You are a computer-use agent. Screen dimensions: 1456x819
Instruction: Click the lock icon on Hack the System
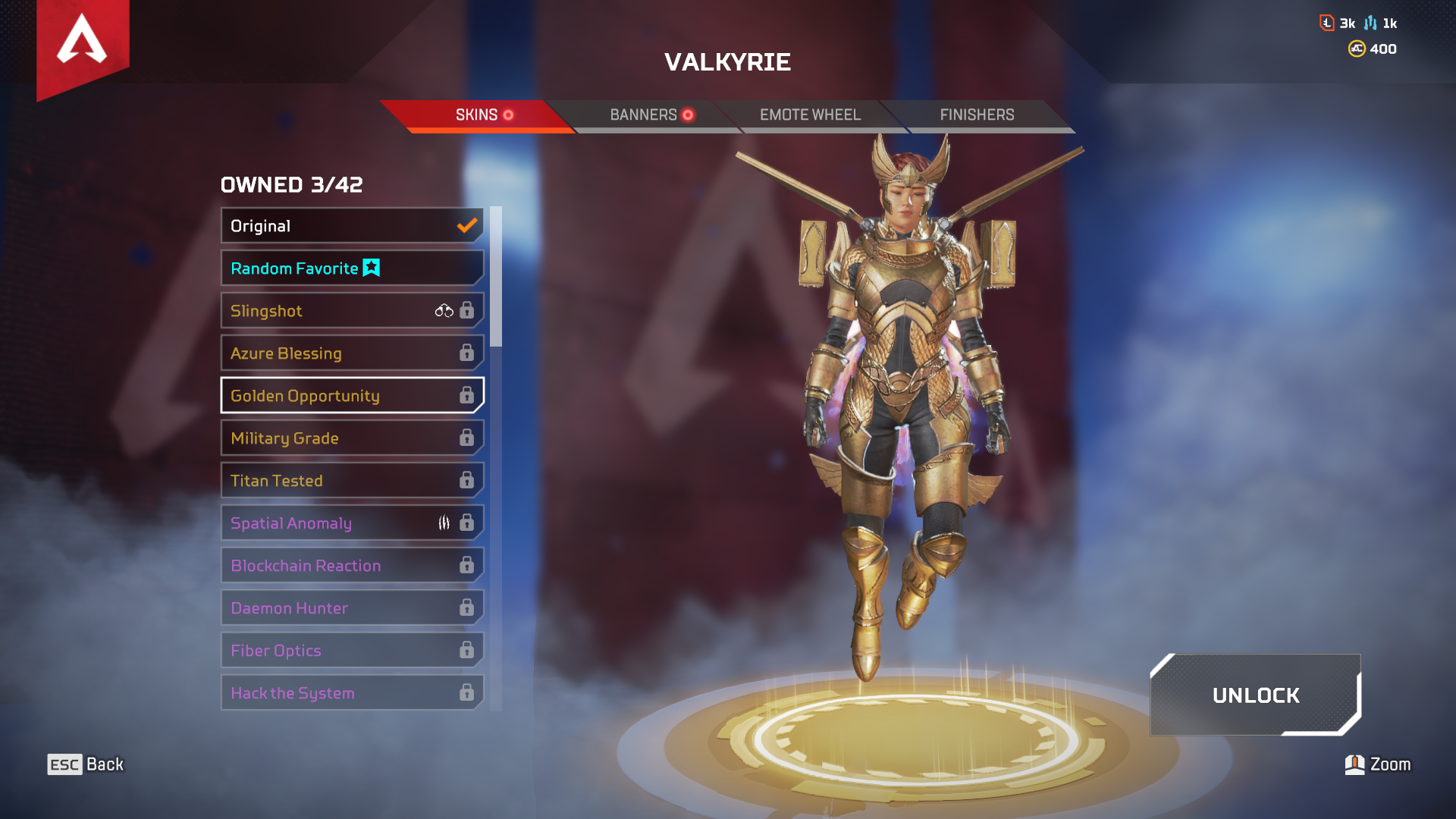(466, 692)
